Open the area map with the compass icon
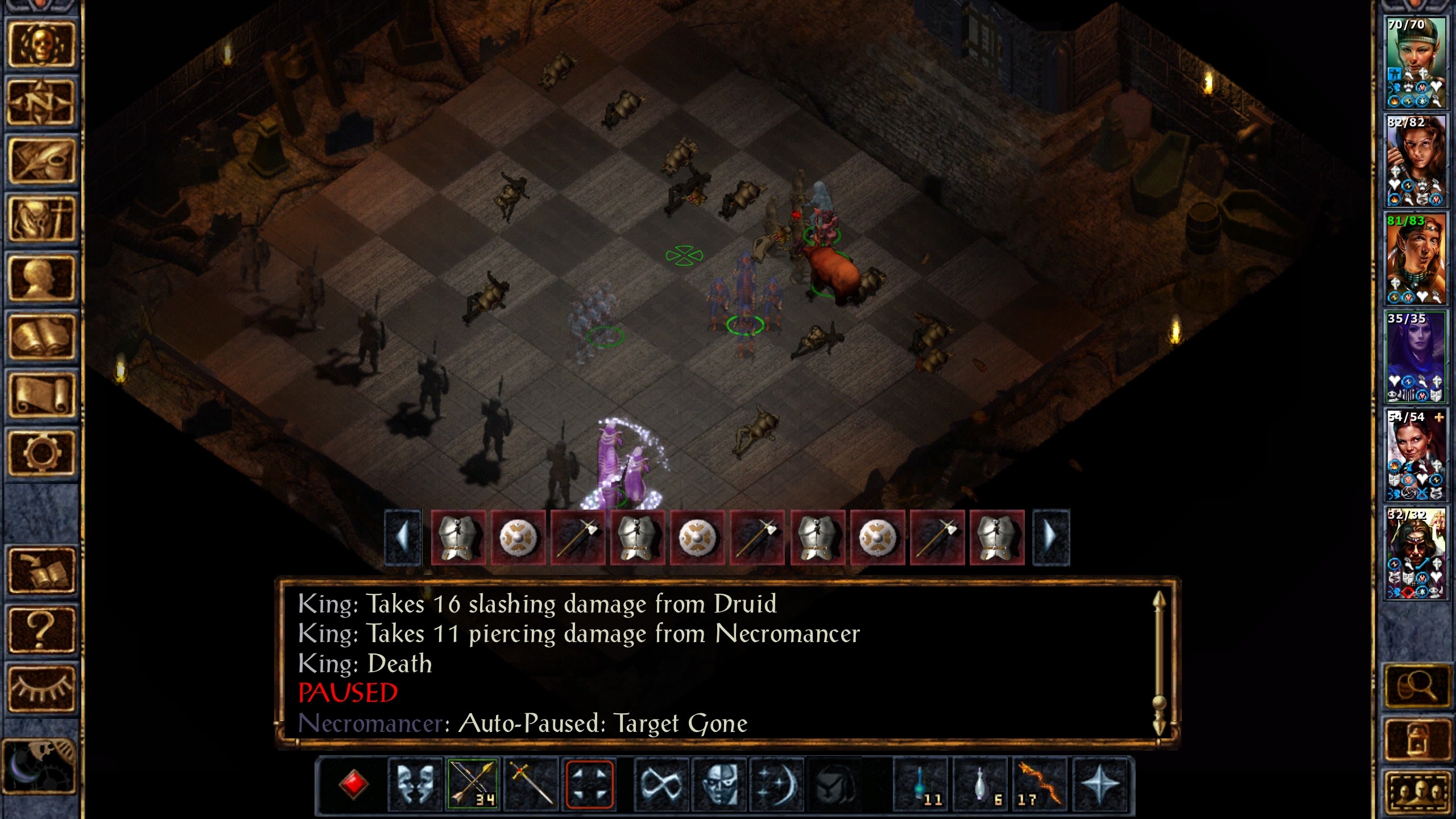The image size is (1456, 819). (41, 102)
